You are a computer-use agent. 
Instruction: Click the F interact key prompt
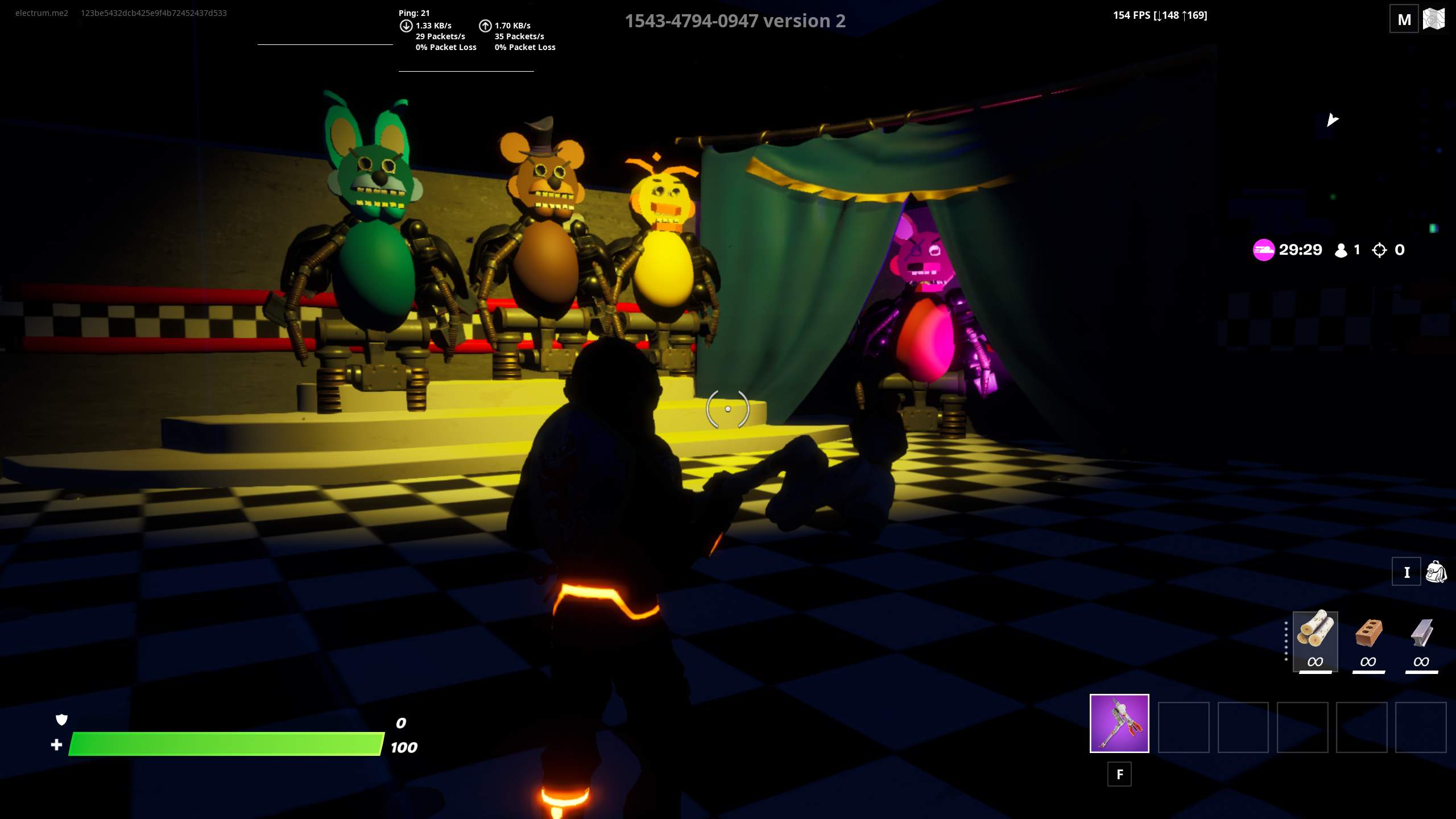click(1119, 774)
